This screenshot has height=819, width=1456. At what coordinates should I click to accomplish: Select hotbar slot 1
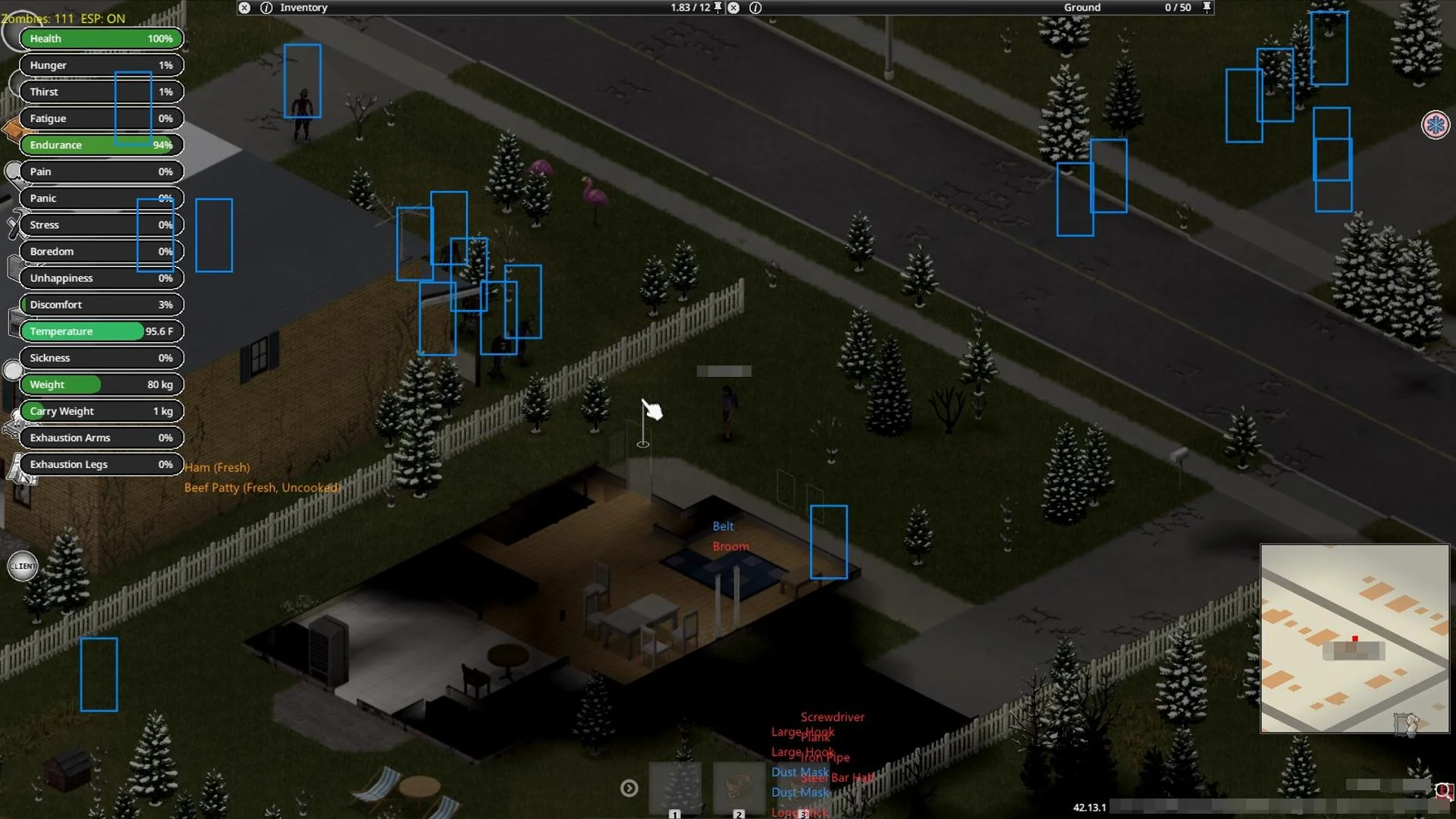[675, 789]
